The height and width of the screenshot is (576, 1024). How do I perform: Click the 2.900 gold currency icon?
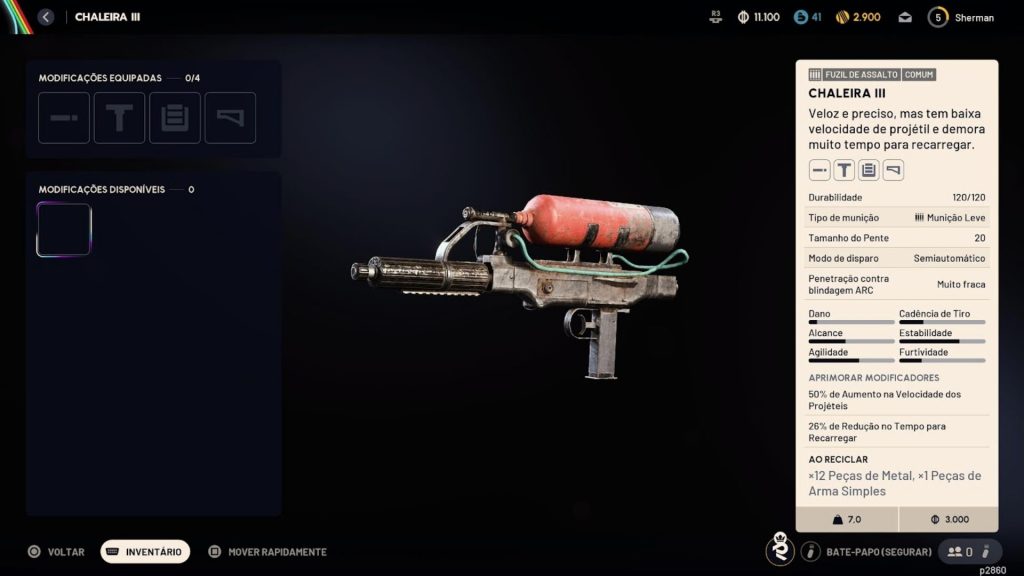(843, 17)
